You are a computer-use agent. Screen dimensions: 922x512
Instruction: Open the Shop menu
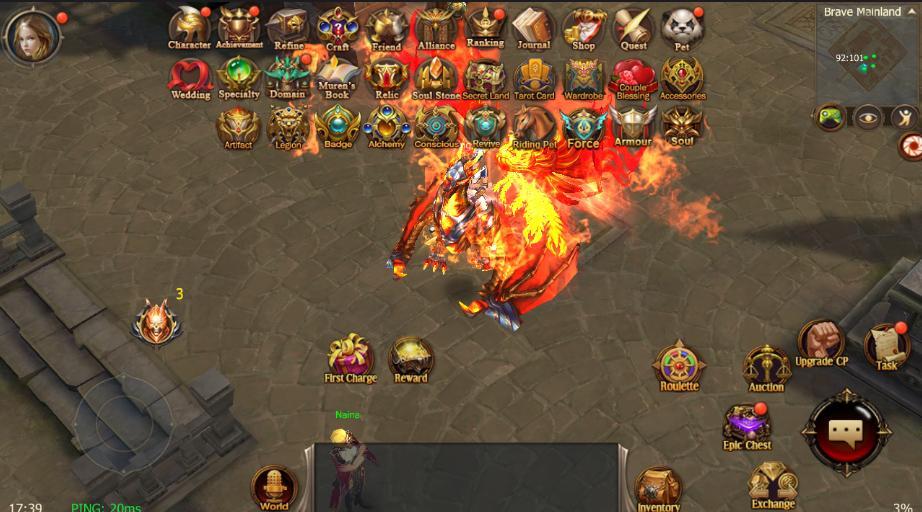coord(583,27)
